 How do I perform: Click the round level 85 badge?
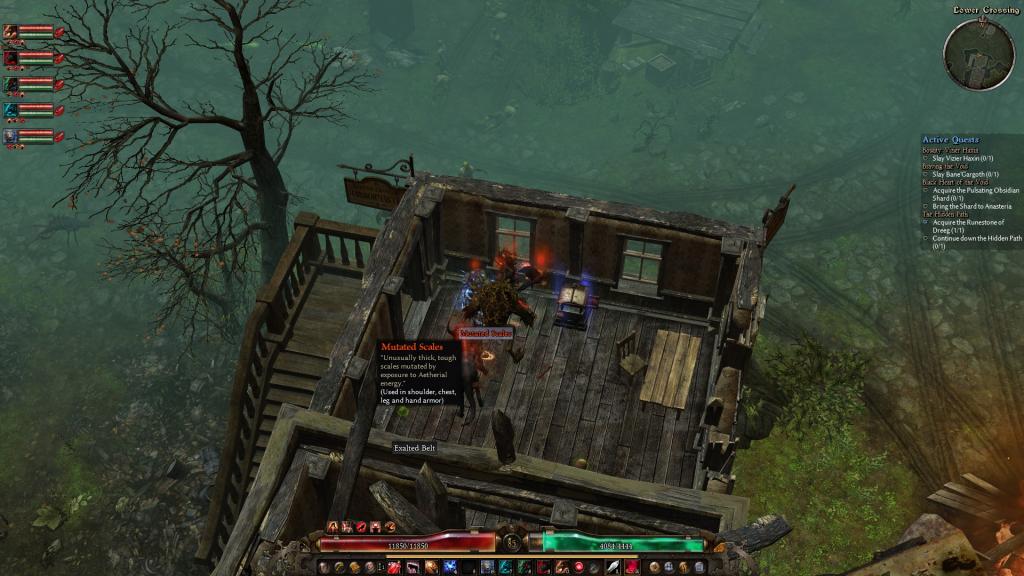[511, 543]
